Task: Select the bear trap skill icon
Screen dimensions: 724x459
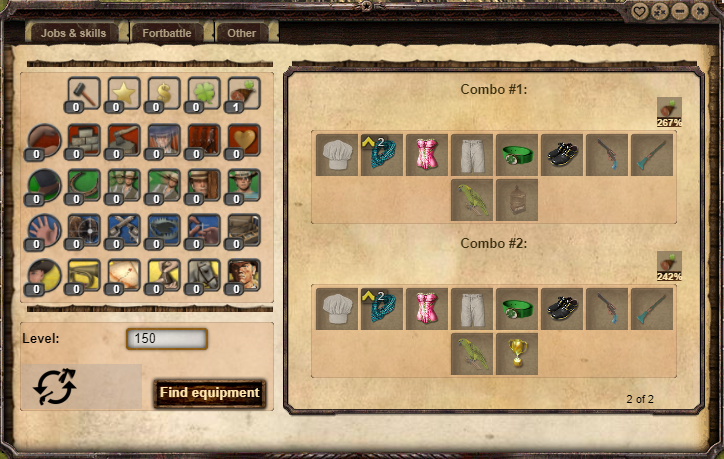Action: pyautogui.click(x=164, y=229)
